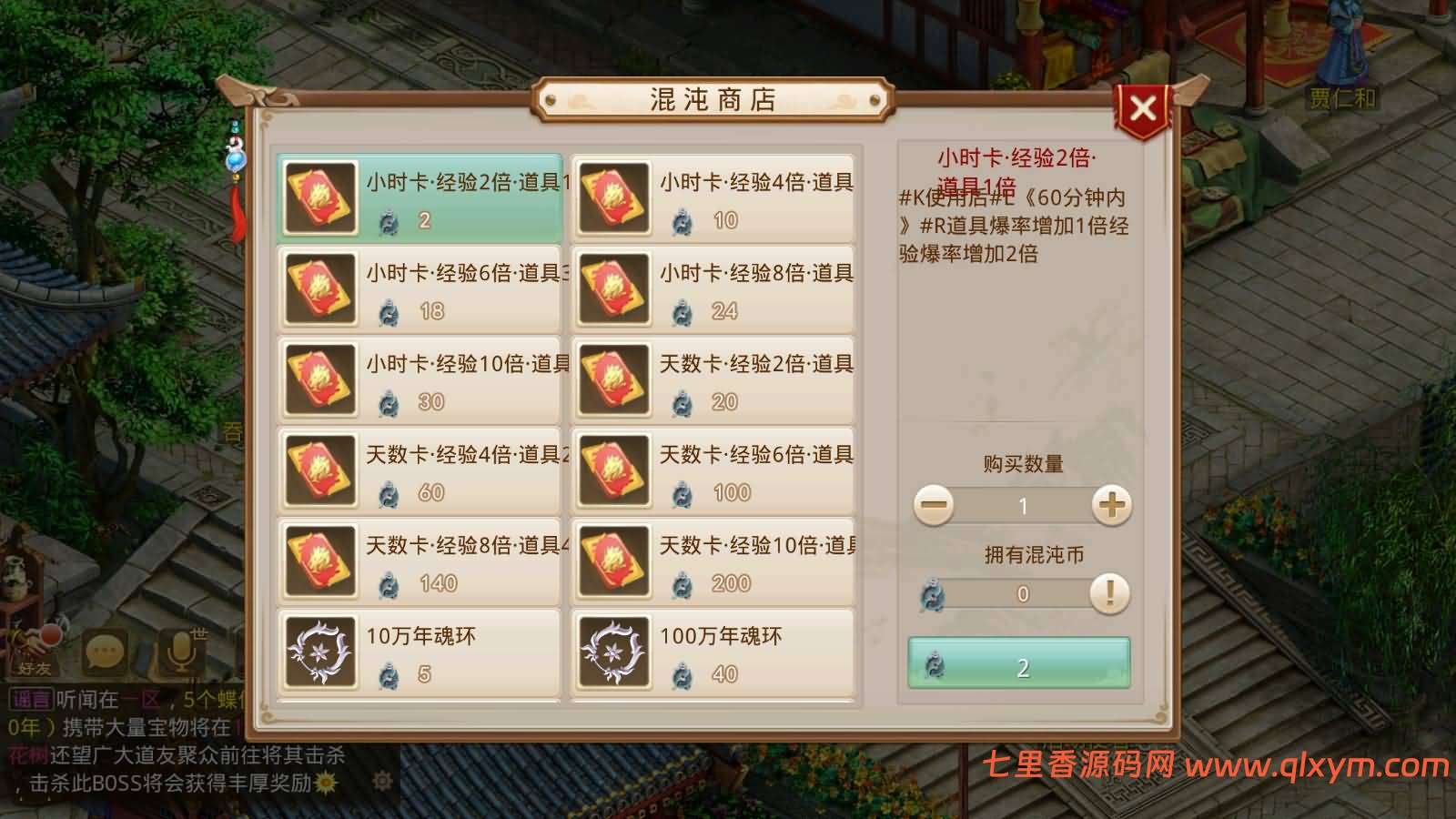The image size is (1456, 819).
Task: Select the 小时卡·经验2倍·道具1倍 card icon
Action: click(320, 197)
